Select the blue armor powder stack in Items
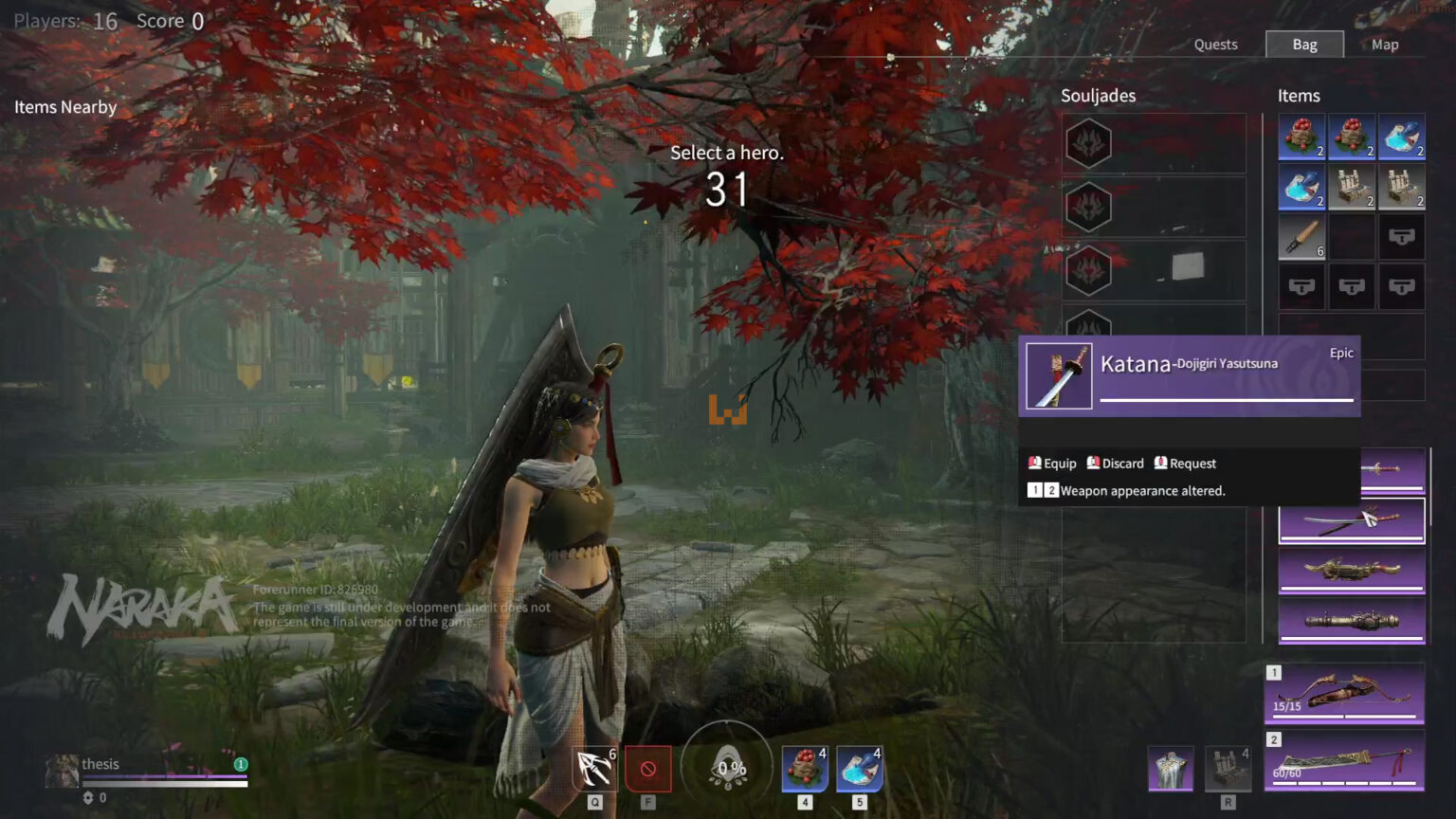1456x819 pixels. (1401, 137)
